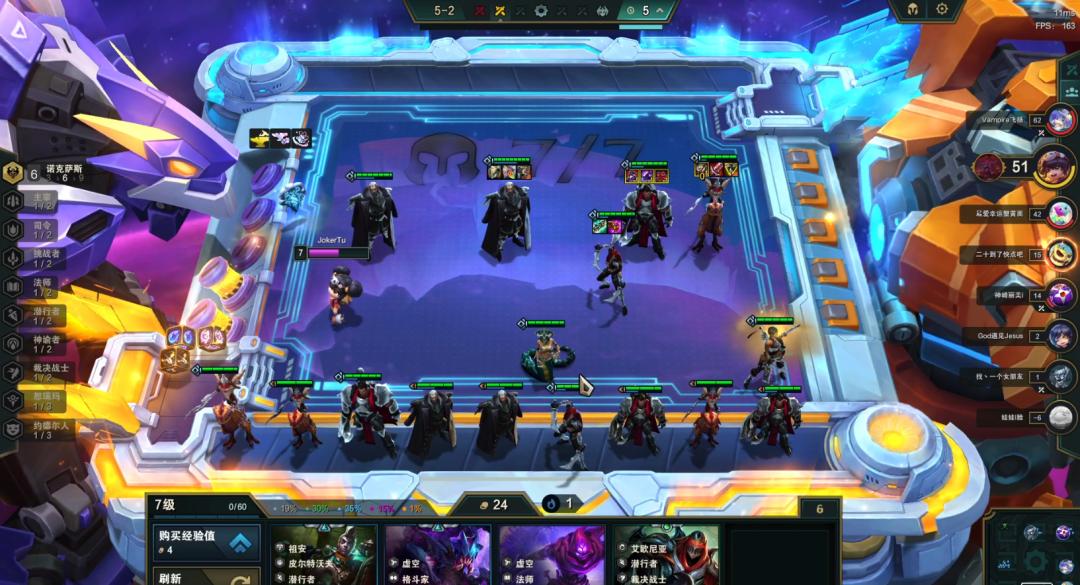Viewport: 1080px width, 585px height.
Task: Select the 神崎丽美 player portrait
Action: [x=1061, y=295]
